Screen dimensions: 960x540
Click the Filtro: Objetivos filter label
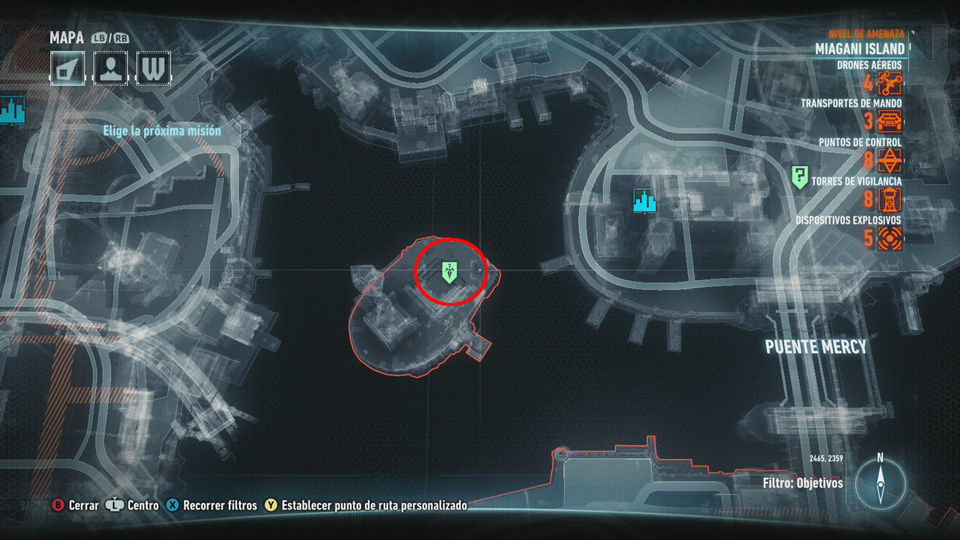802,483
